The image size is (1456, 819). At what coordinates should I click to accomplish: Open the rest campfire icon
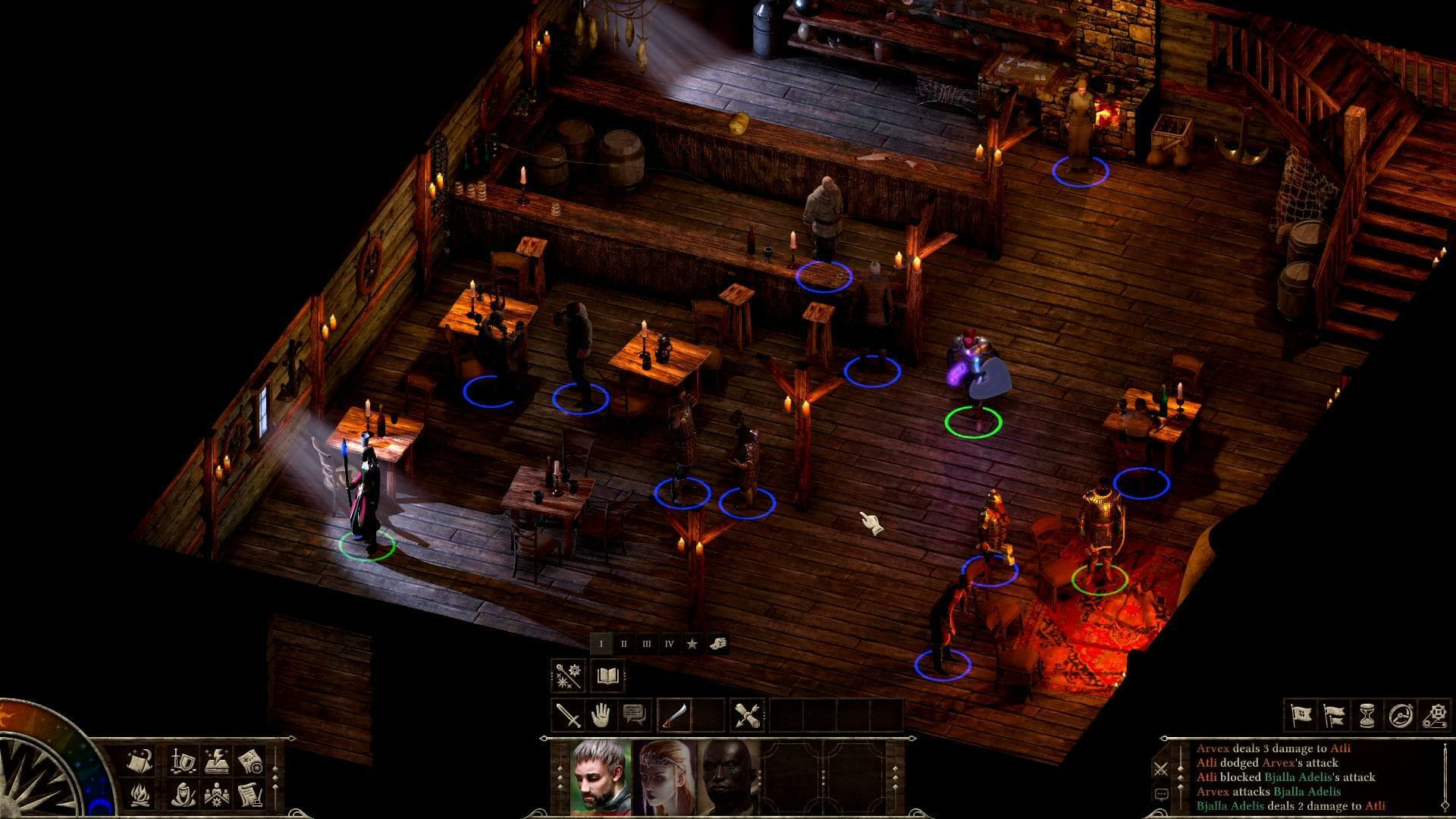tap(140, 796)
